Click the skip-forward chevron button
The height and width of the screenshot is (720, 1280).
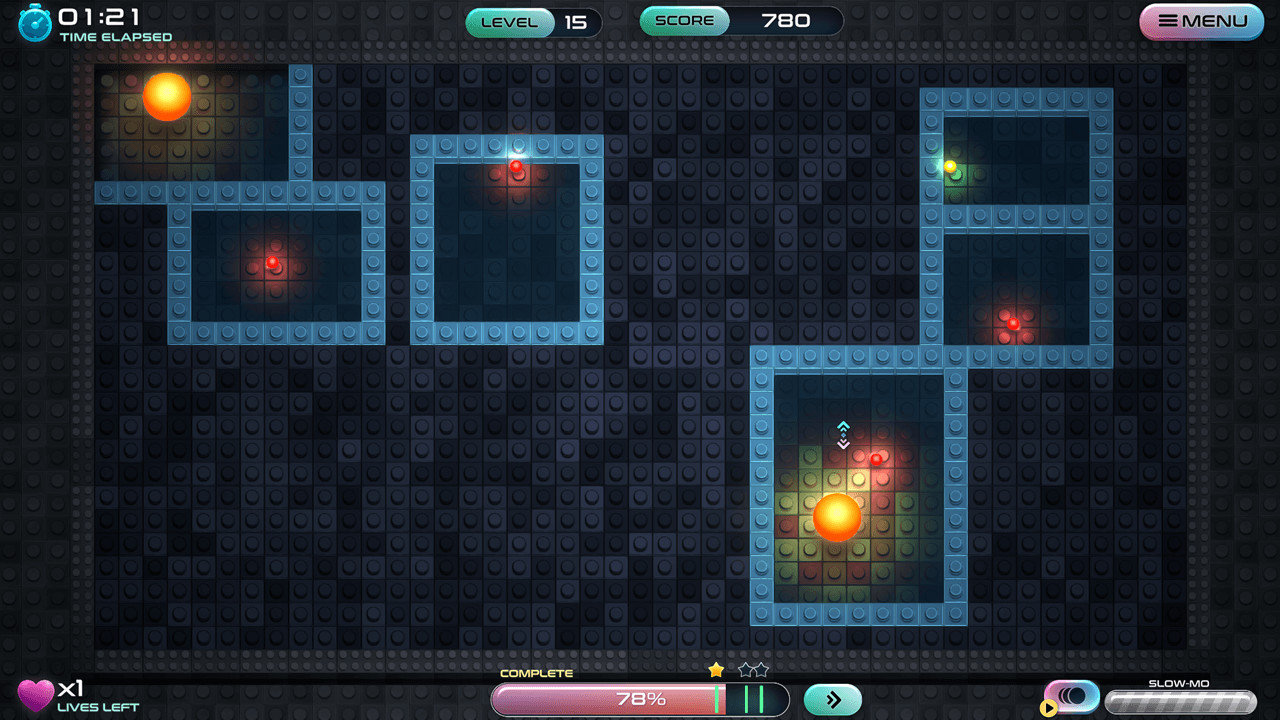click(x=831, y=699)
